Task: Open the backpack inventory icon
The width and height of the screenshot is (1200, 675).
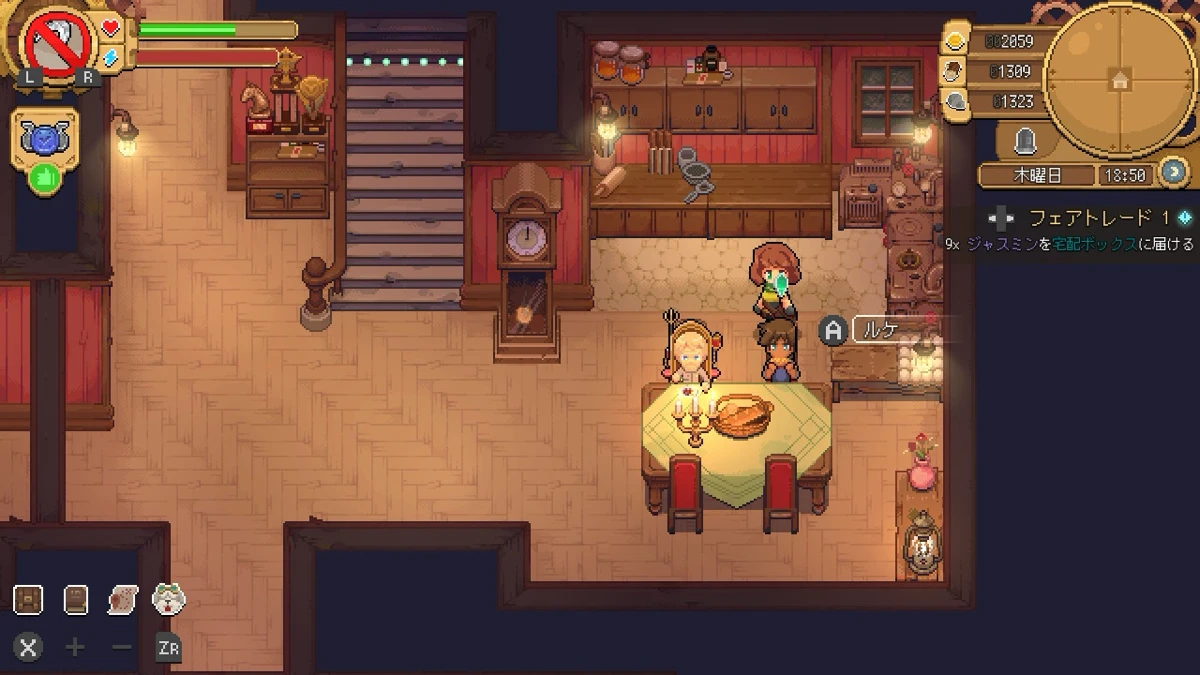Action: coord(28,599)
